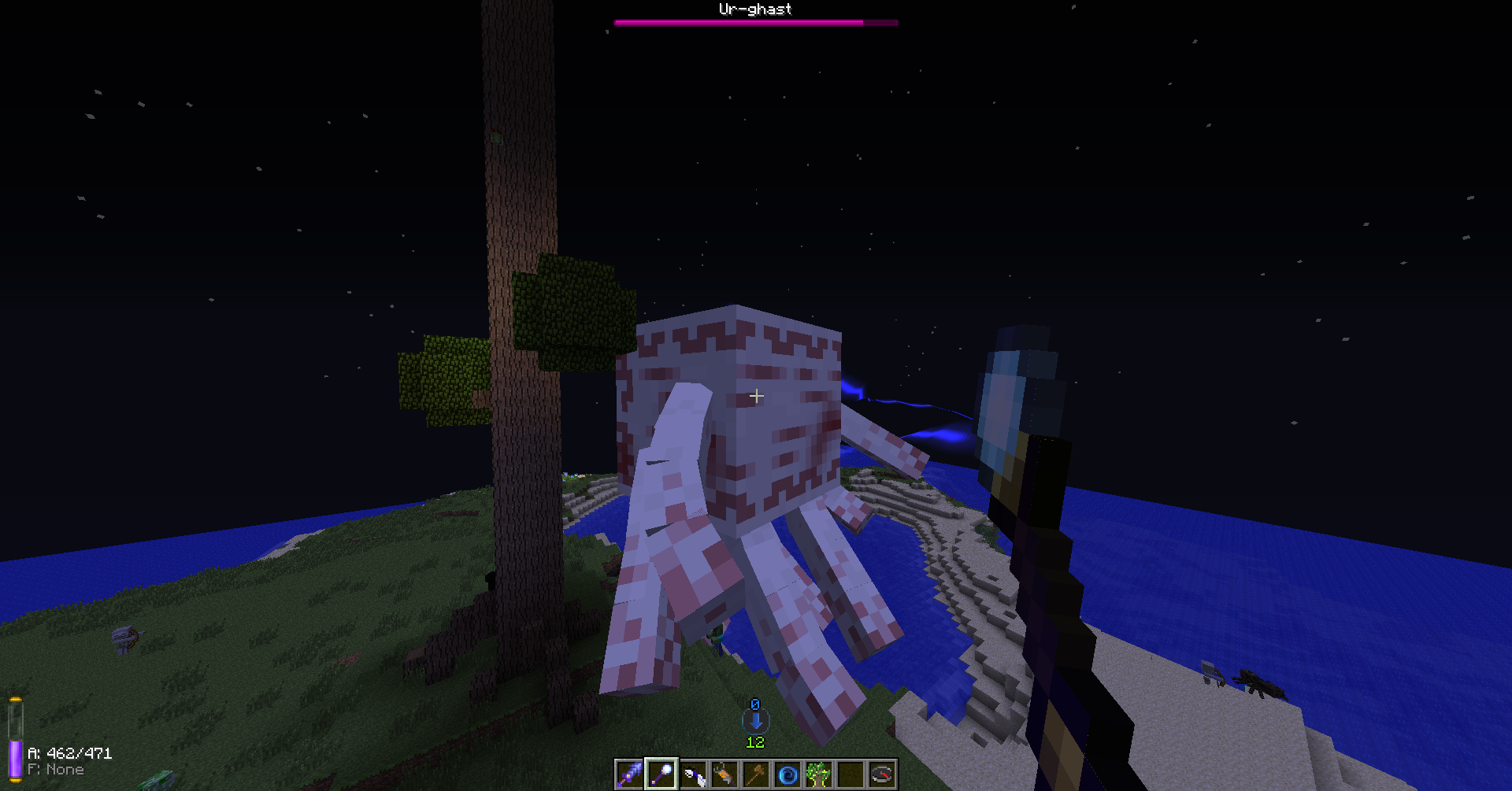Choose the blue swirling portal orb

787,774
